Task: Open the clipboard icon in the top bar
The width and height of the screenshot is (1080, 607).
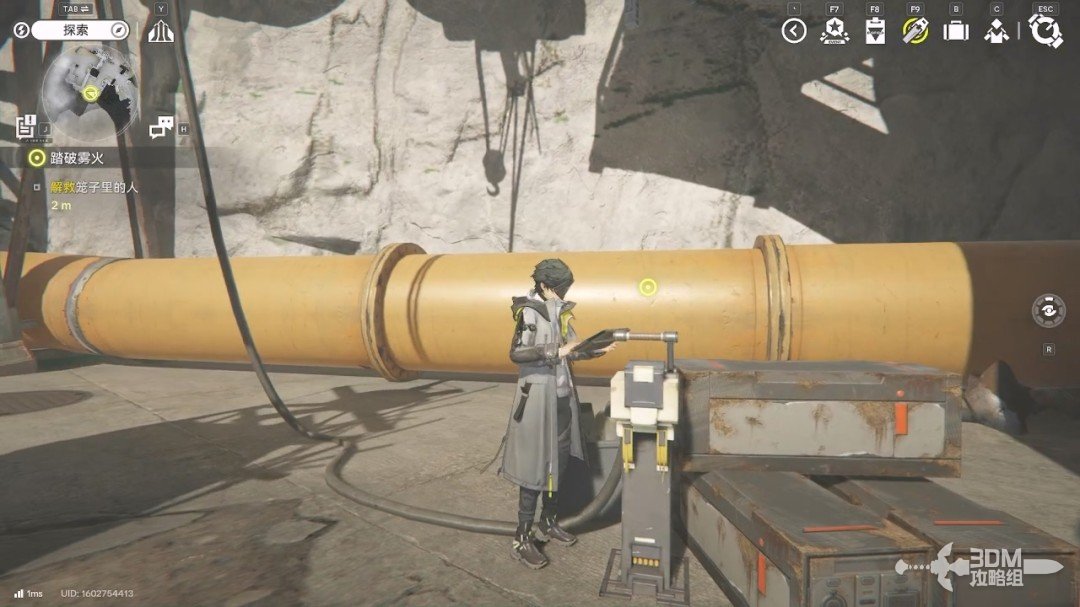Action: coord(875,31)
